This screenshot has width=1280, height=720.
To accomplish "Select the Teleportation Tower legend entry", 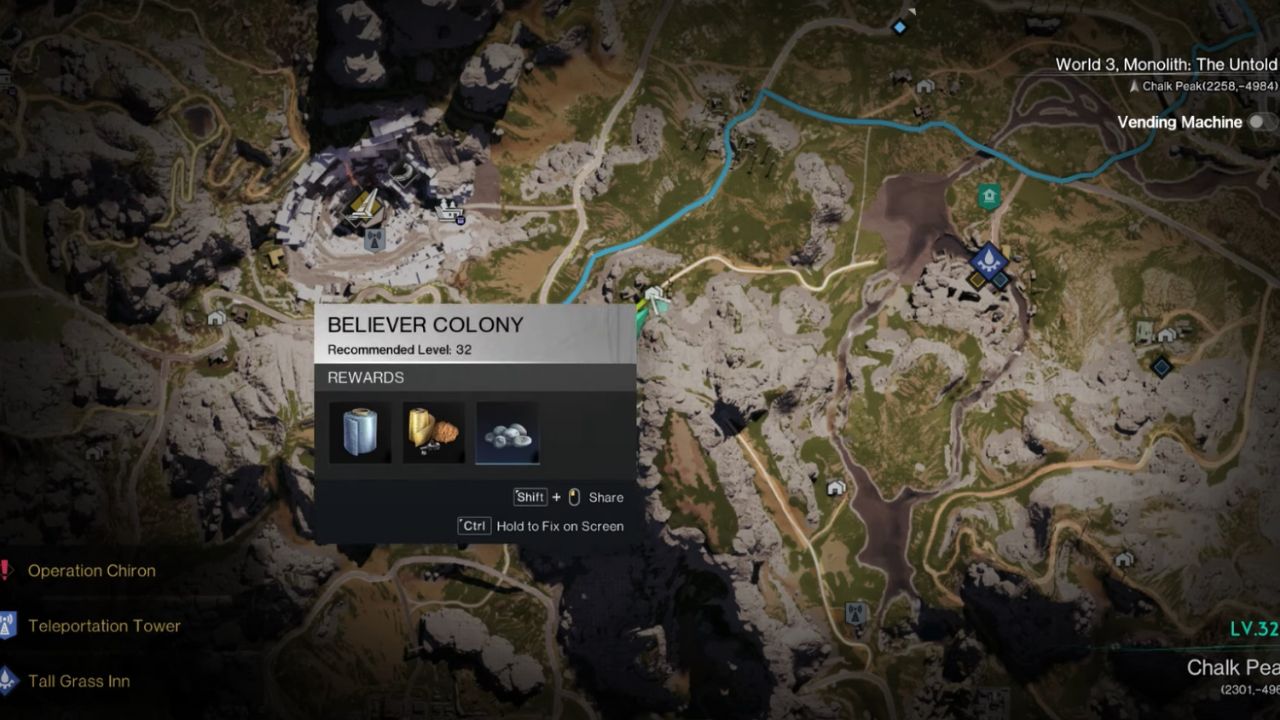I will (x=104, y=626).
